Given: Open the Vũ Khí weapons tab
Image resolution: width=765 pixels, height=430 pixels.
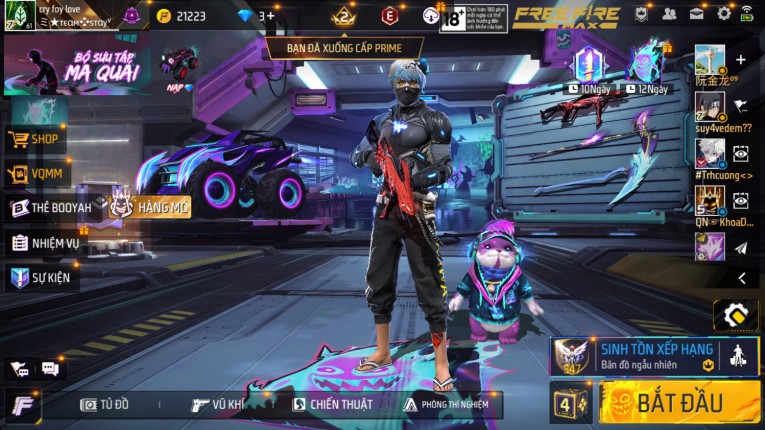Looking at the screenshot, I should (x=218, y=404).
